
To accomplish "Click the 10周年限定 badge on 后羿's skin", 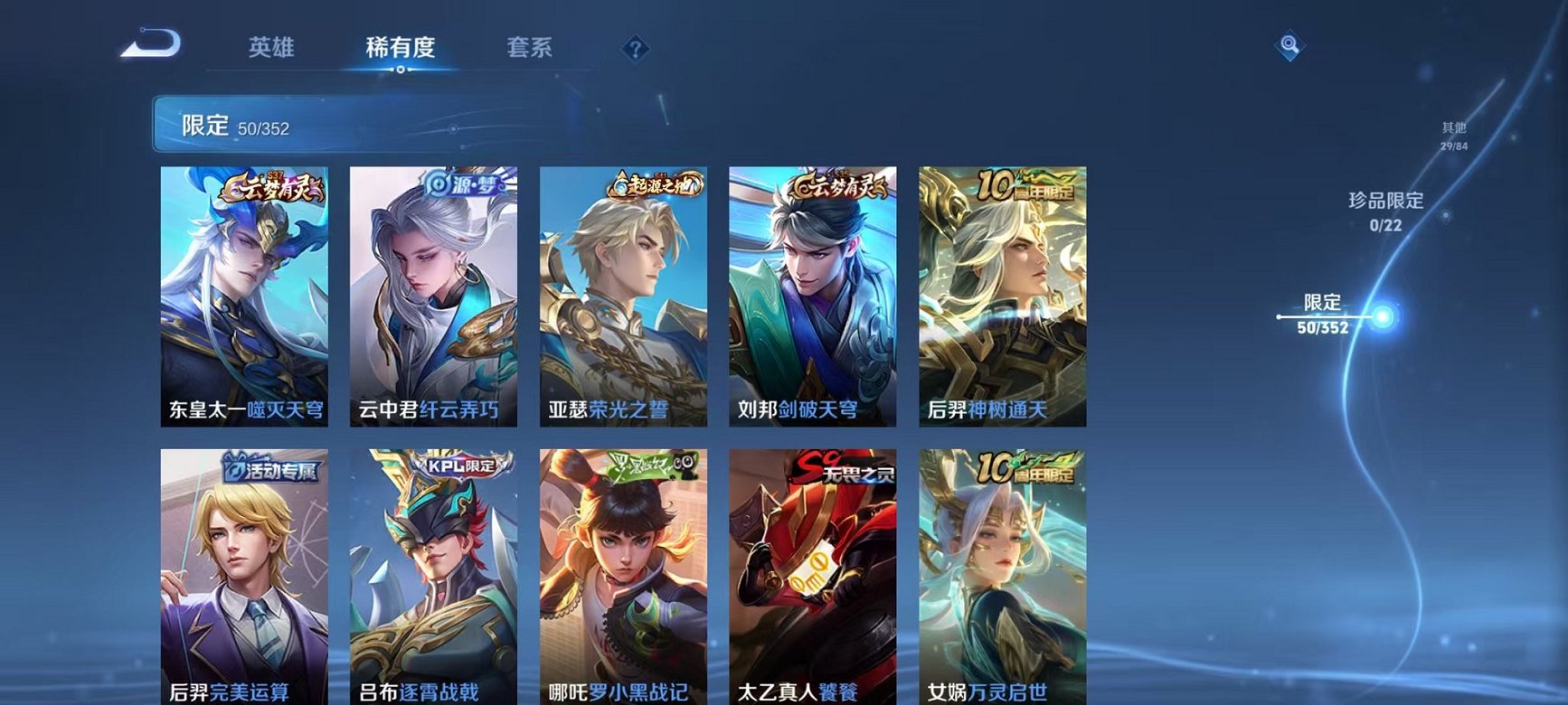I will (x=1023, y=184).
